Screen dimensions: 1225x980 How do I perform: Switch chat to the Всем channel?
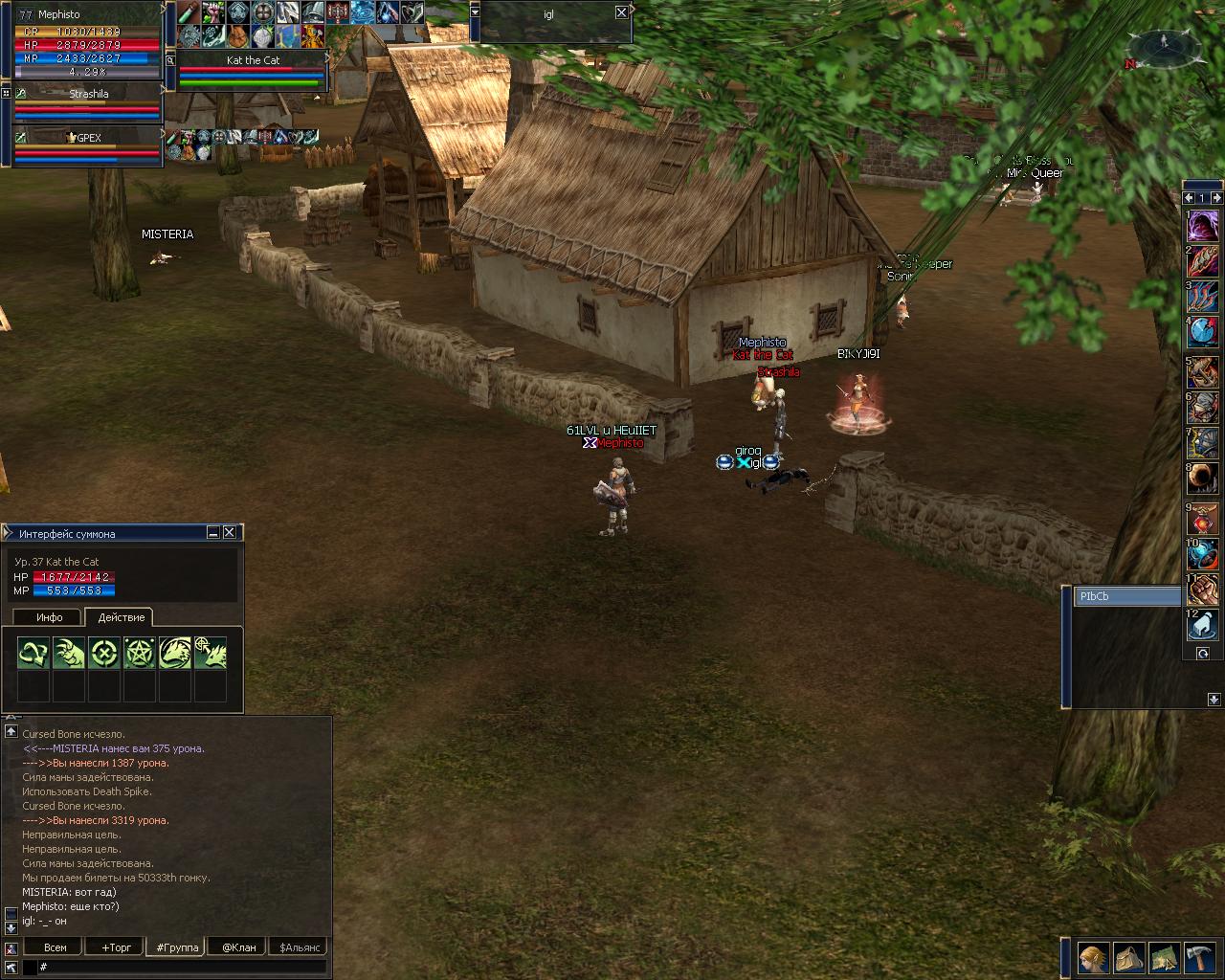[x=56, y=947]
